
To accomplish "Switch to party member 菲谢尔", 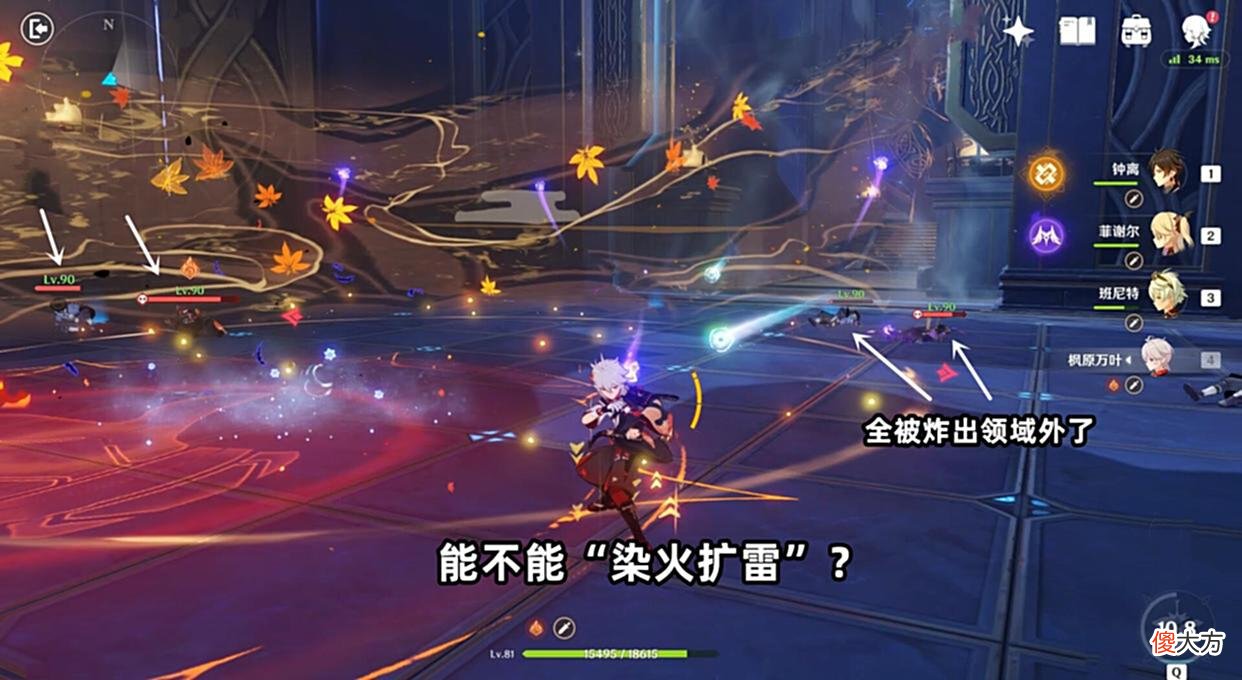I will (x=1166, y=233).
